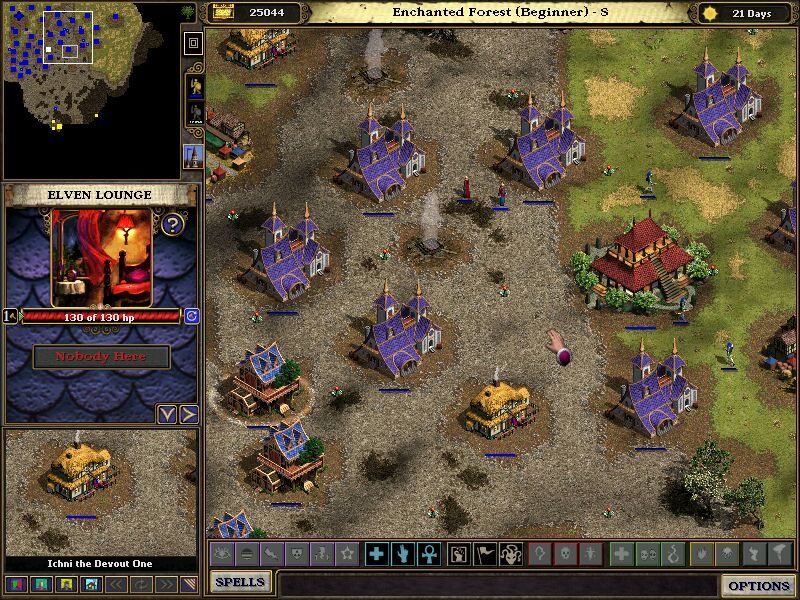Select the blue ankh spell icon
This screenshot has width=800, height=600.
click(x=427, y=553)
